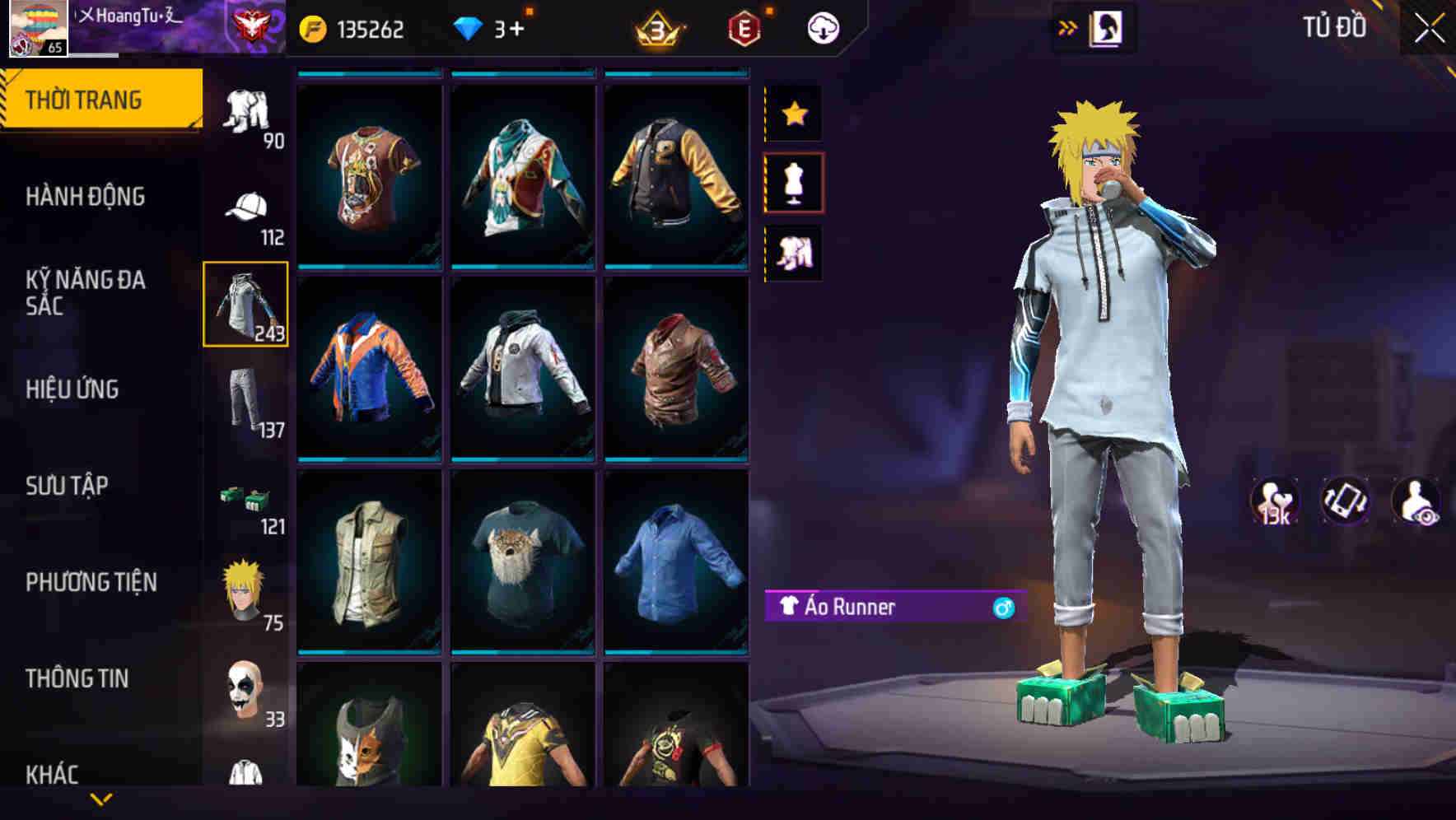
Task: Select the mannequin try-on filter
Action: coord(794,183)
